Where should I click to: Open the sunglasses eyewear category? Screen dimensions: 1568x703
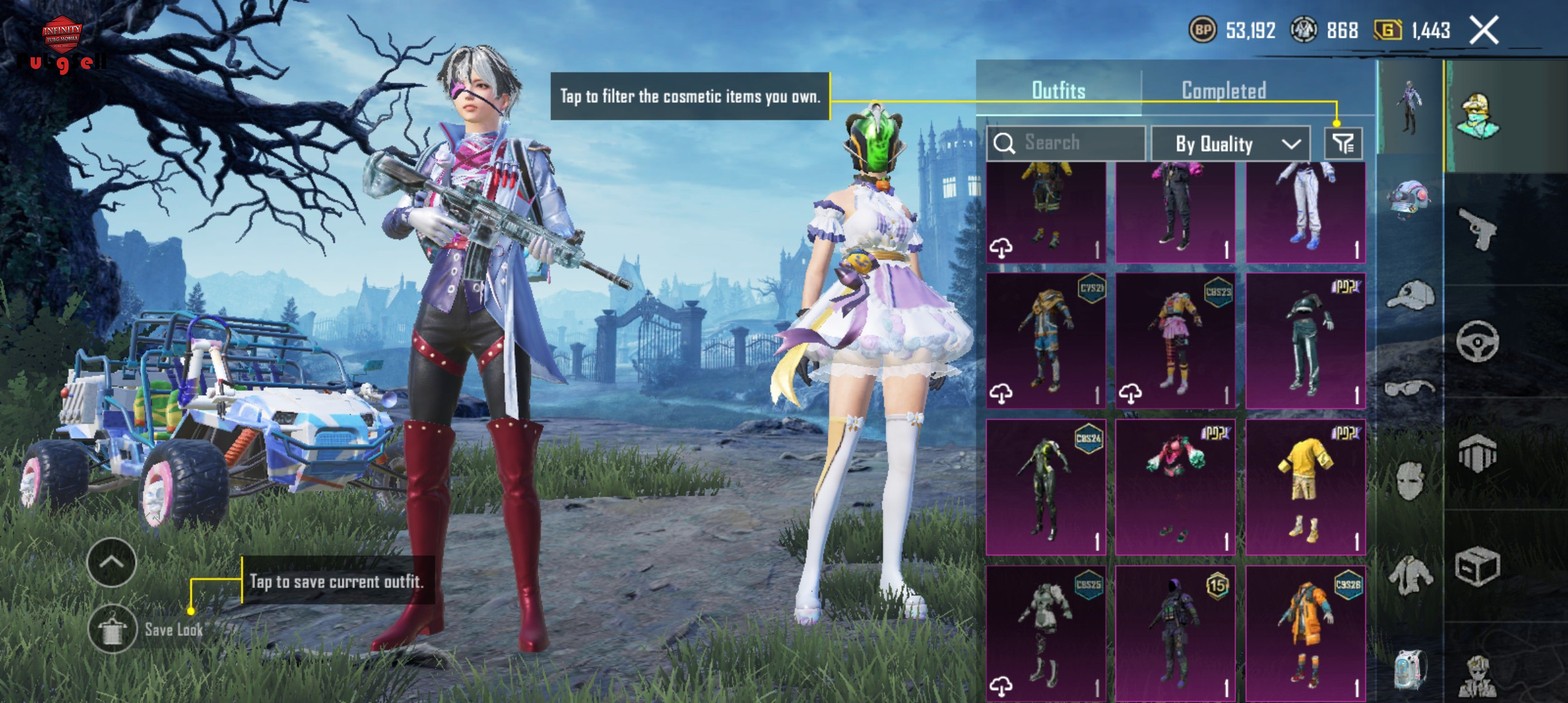(1410, 389)
